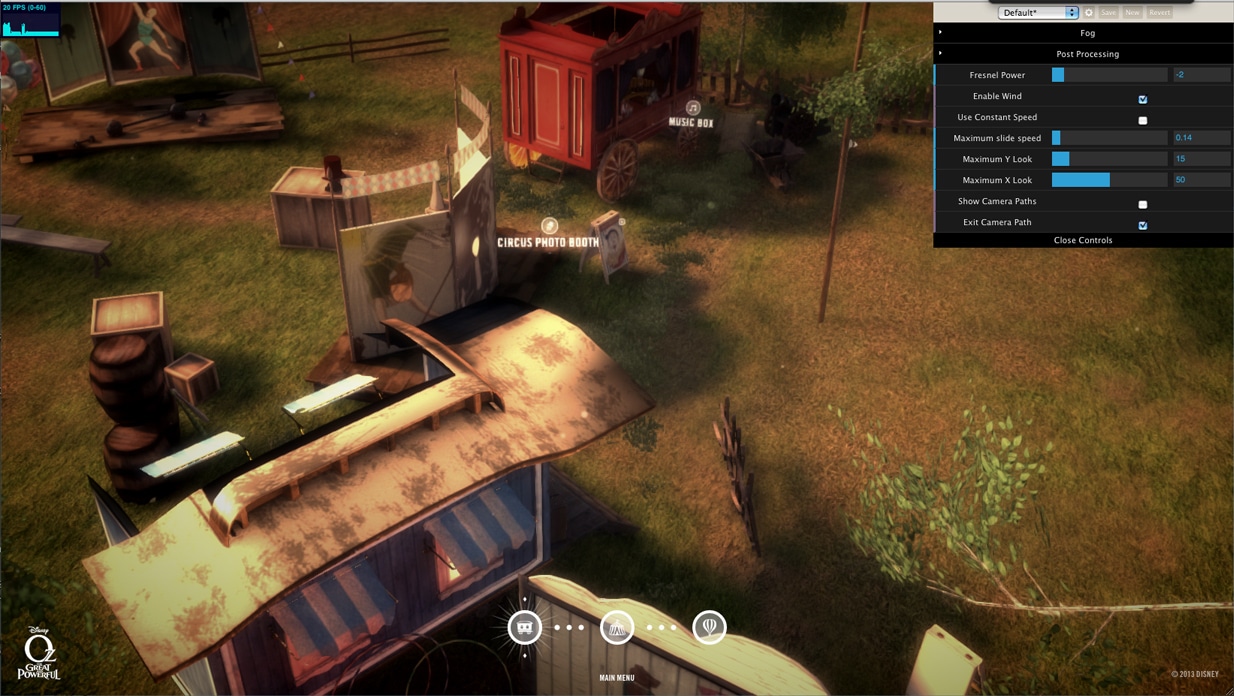Adjust the Fresnel Power slider
The height and width of the screenshot is (696, 1234).
click(x=1109, y=75)
